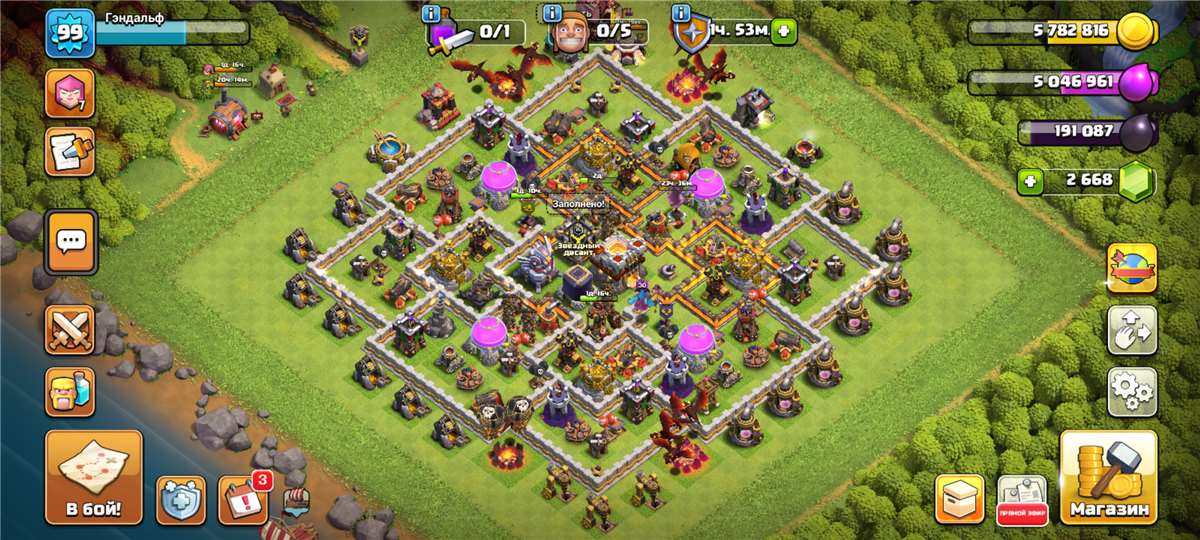This screenshot has height=540, width=1200.
Task: Start an attack with the В бой! button
Action: point(94,477)
